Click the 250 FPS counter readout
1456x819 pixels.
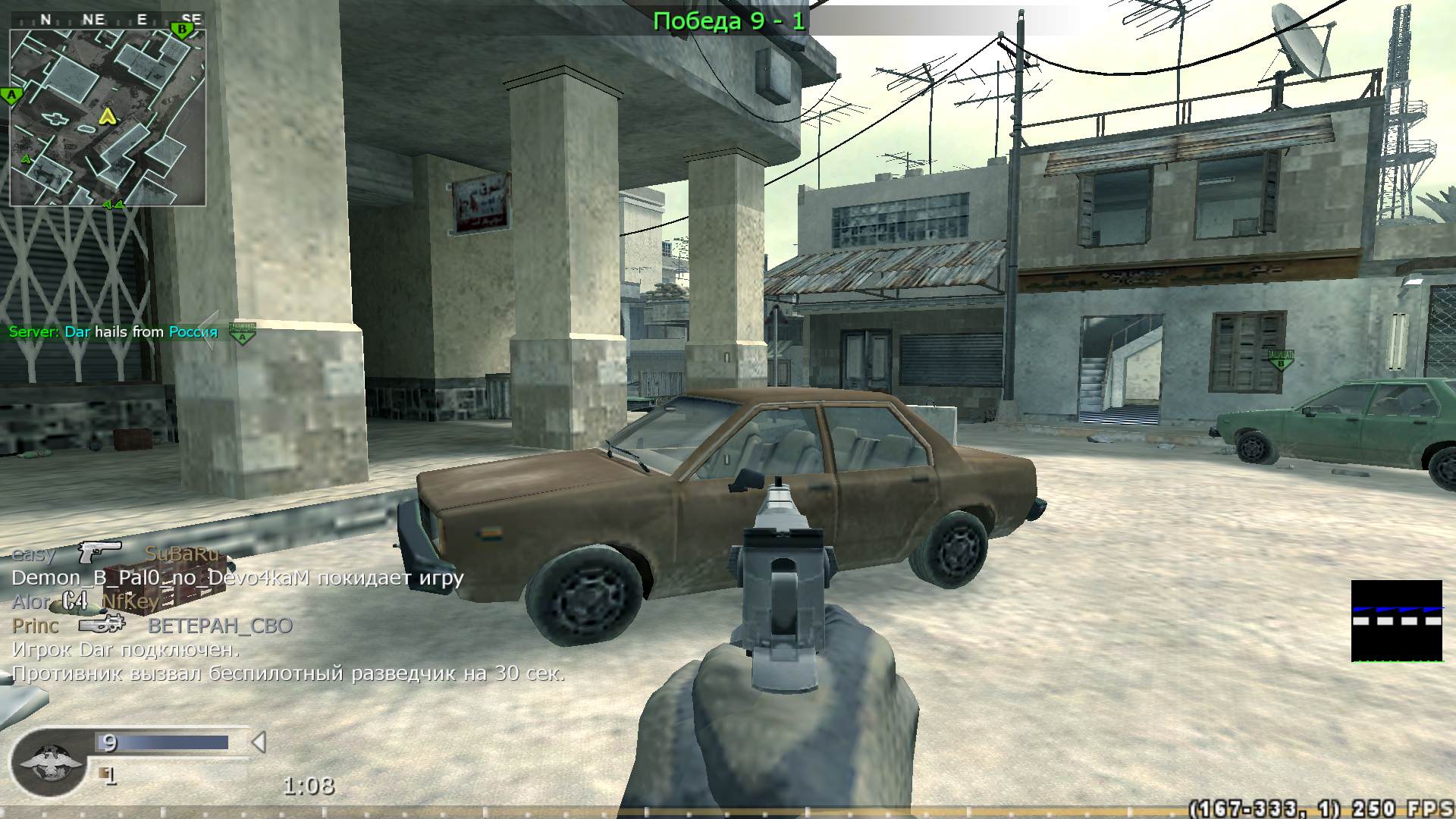[1402, 808]
